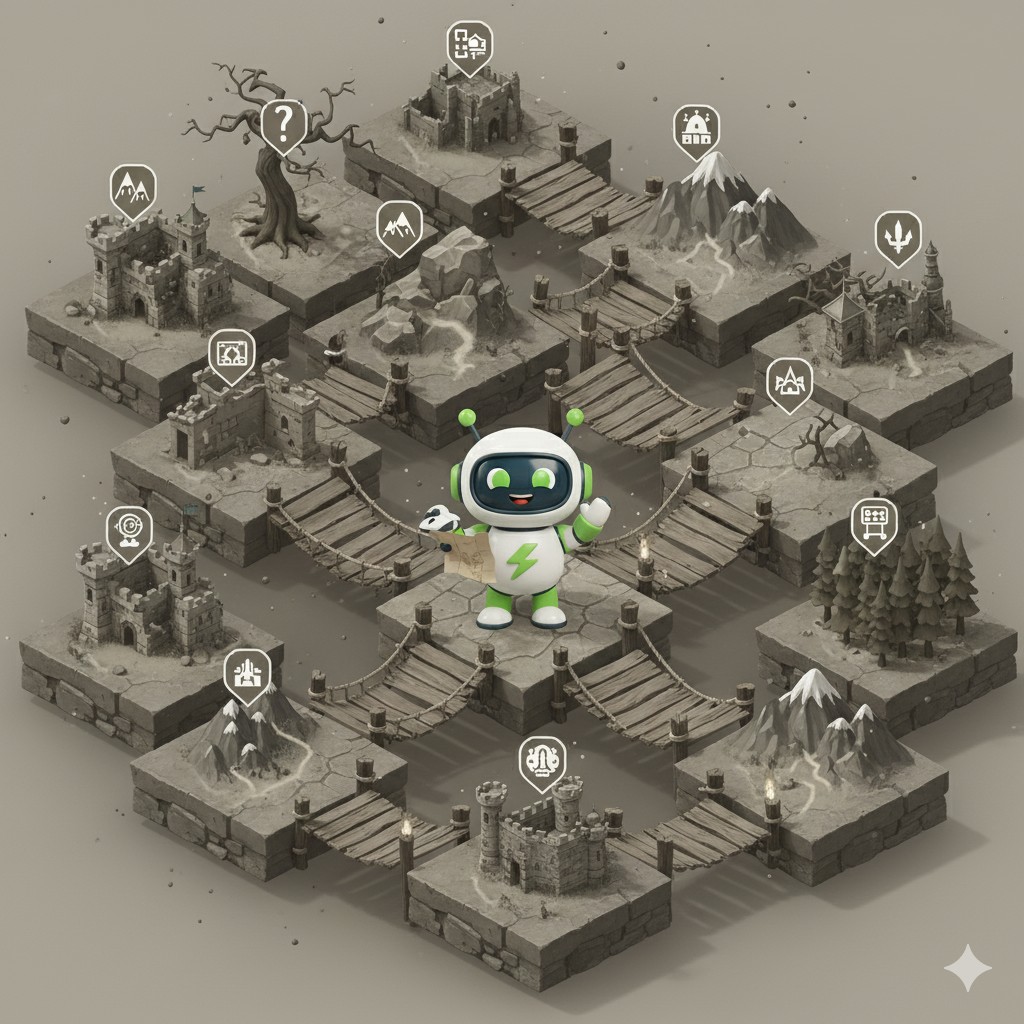Open the question mark map marker

click(x=283, y=124)
